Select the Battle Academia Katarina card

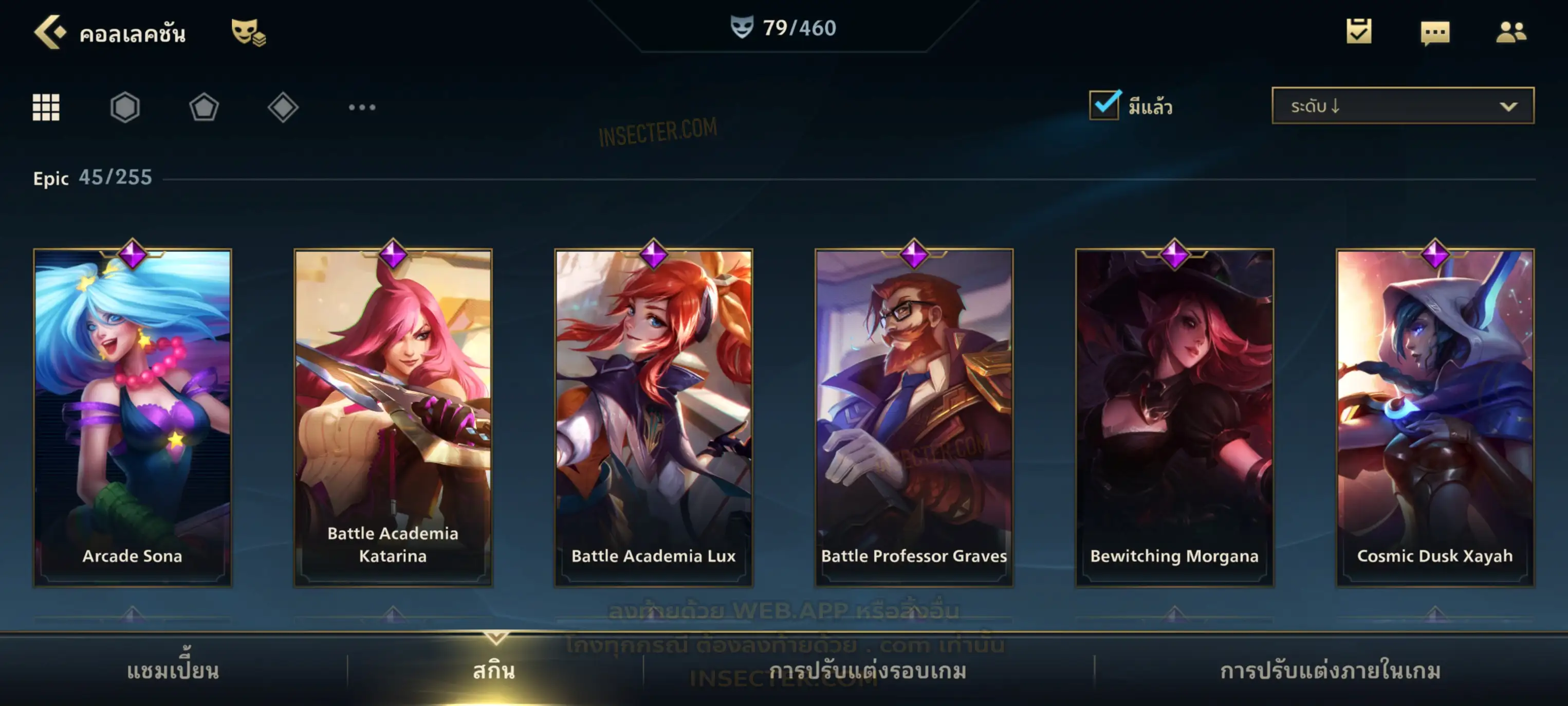pyautogui.click(x=393, y=417)
